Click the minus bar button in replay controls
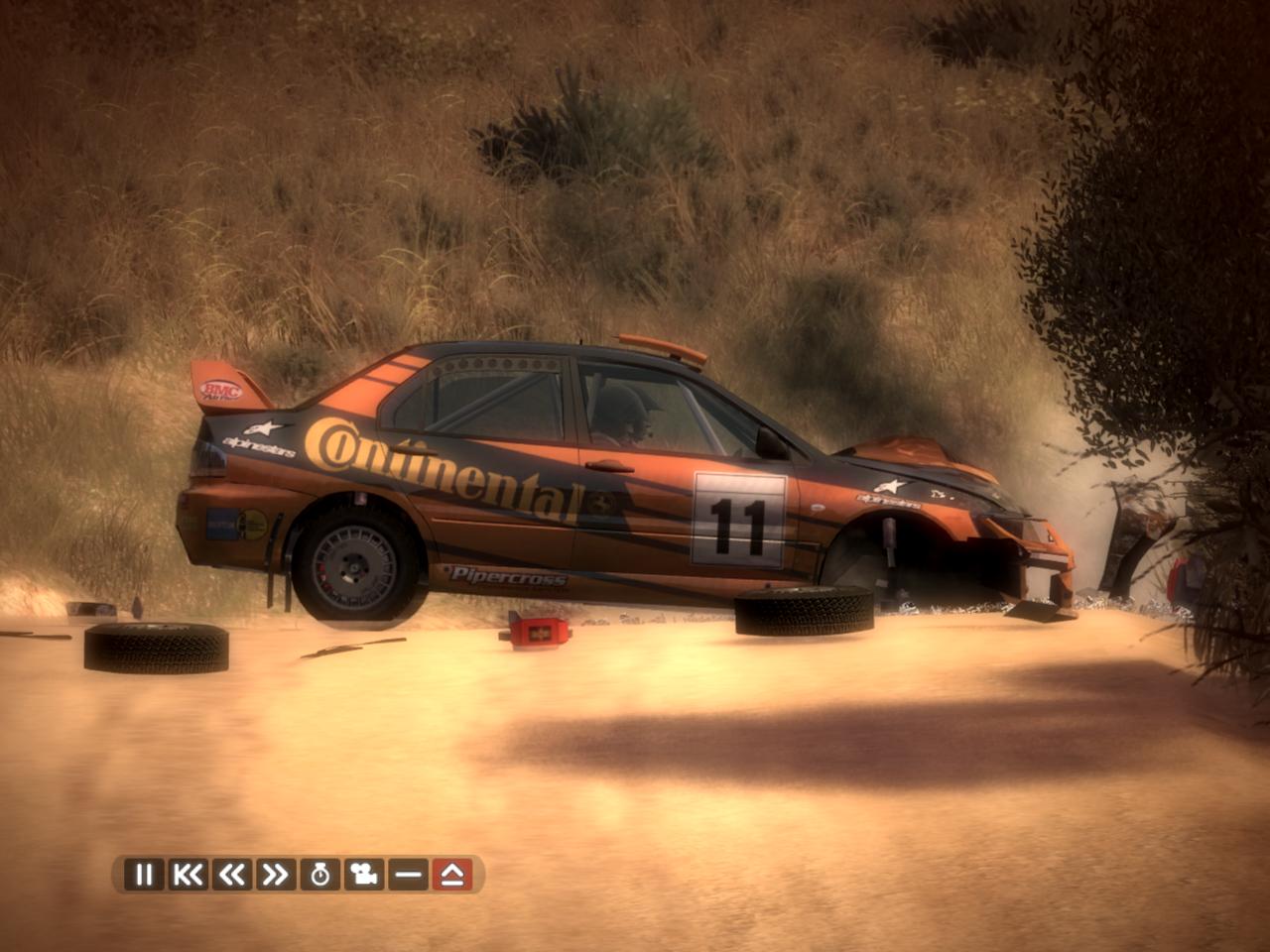 pos(408,875)
